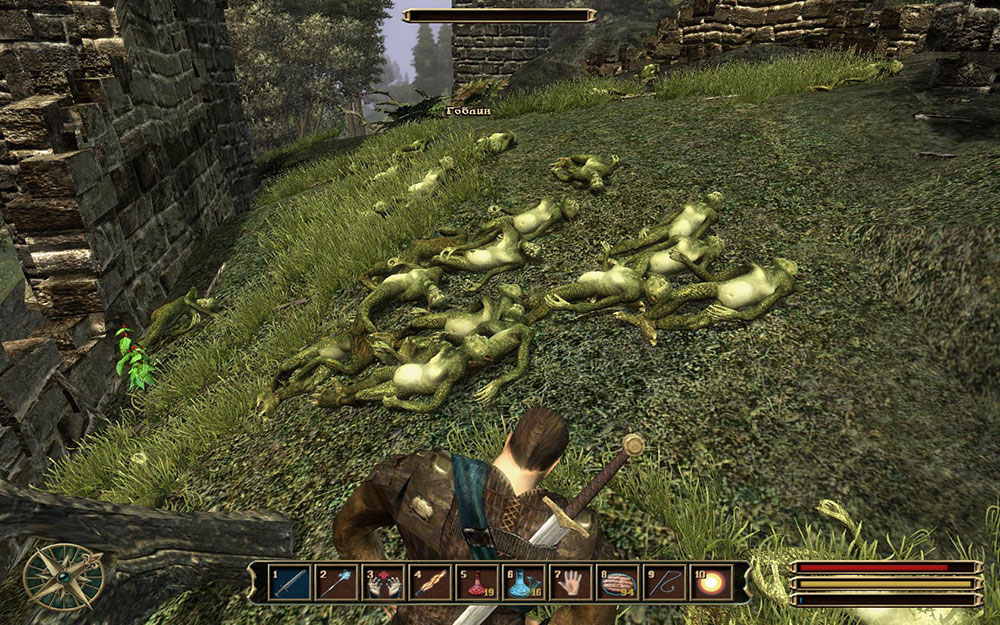Click the compass in the corner
This screenshot has width=1000, height=625.
pyautogui.click(x=63, y=576)
